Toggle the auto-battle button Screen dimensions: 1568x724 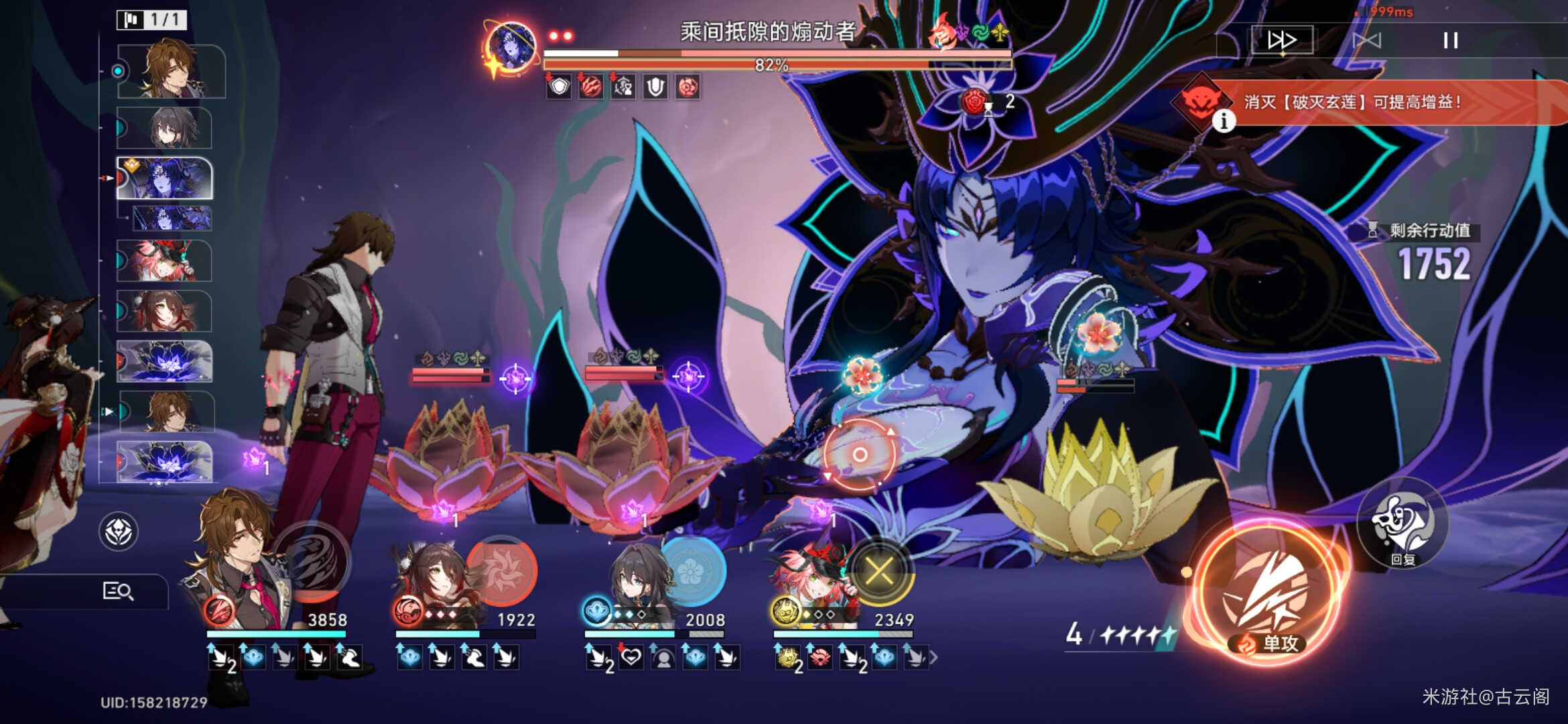point(1366,40)
